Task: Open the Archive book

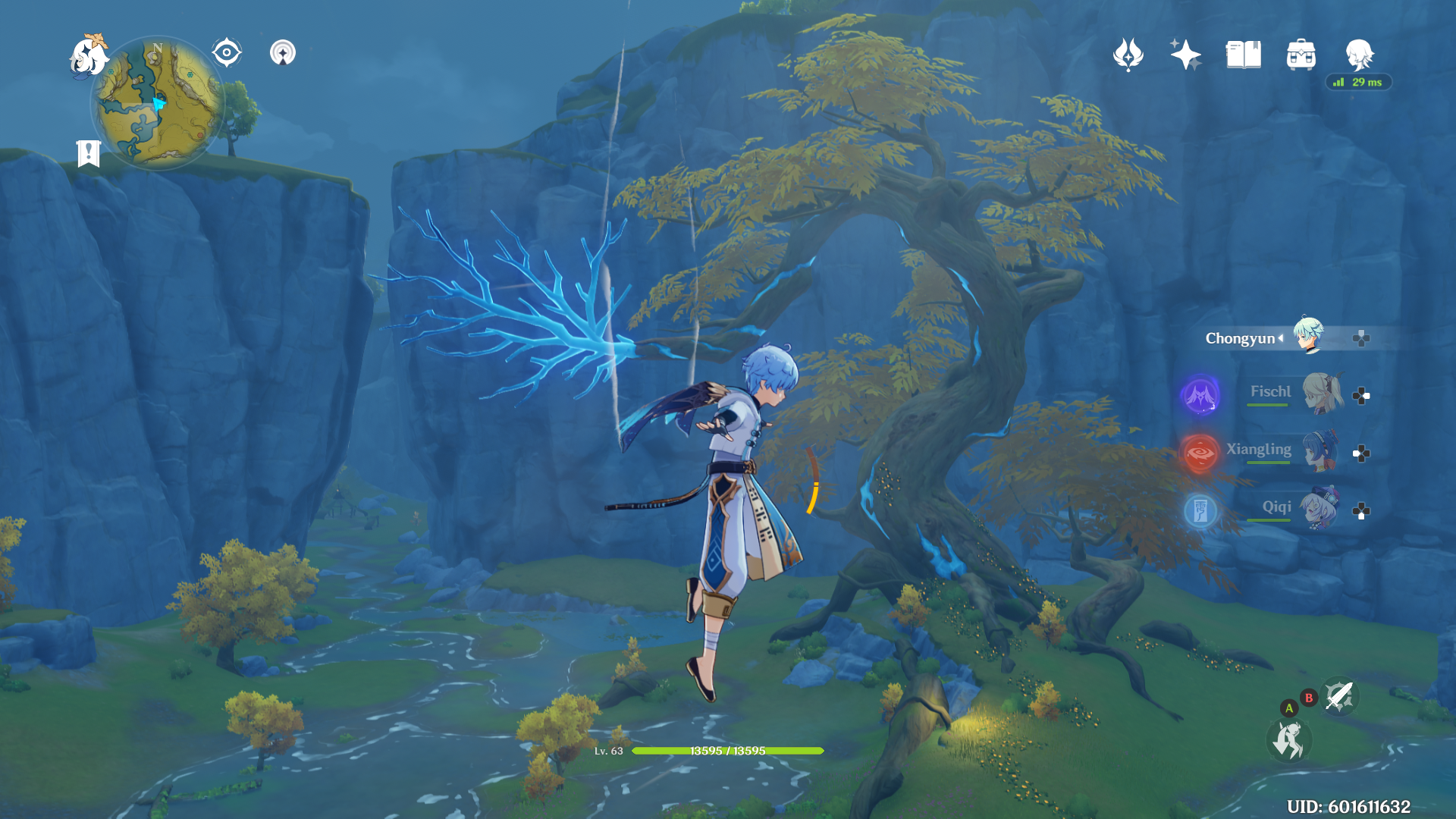Action: pos(1244,53)
